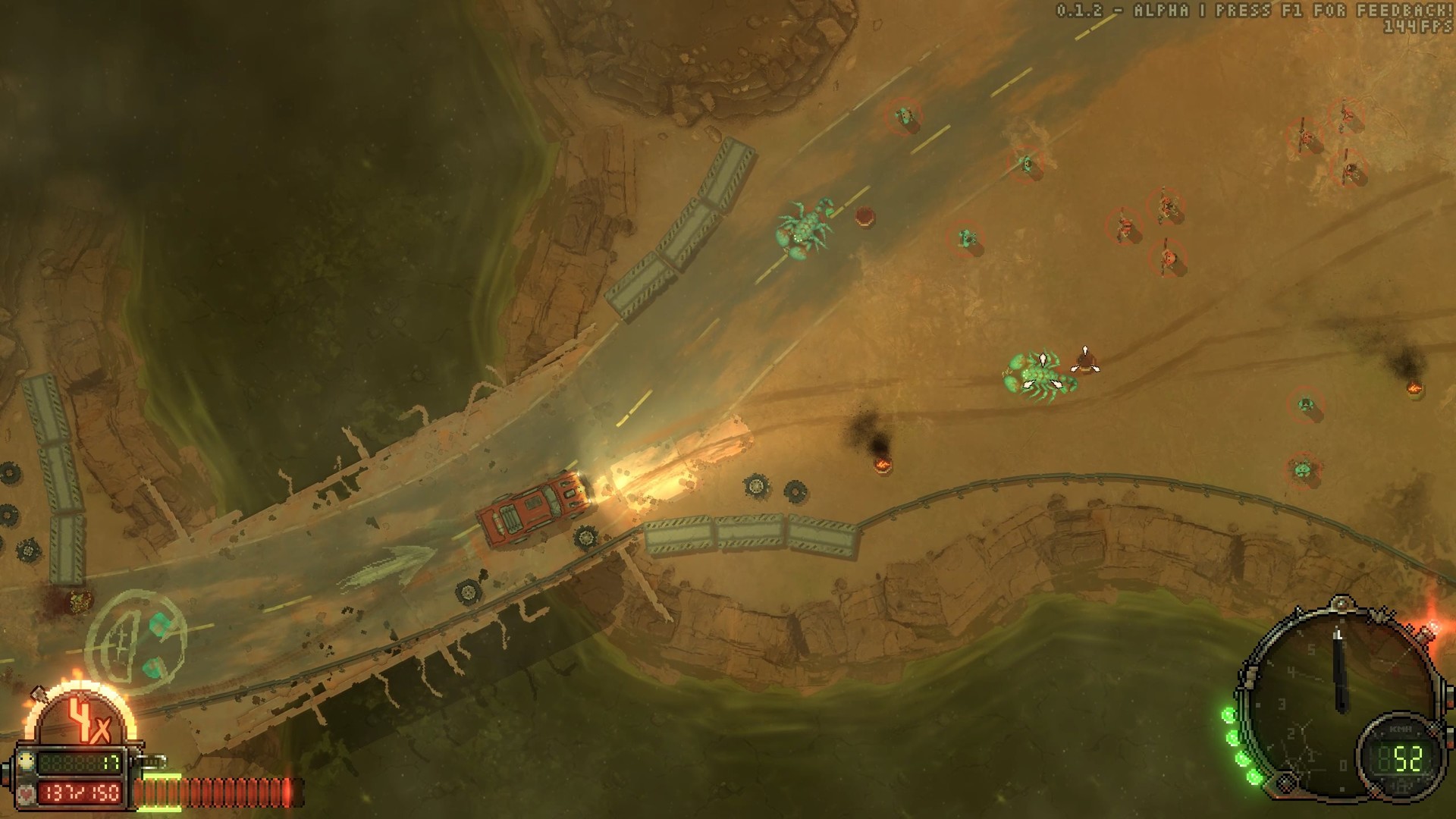Viewport: 1456px width, 819px height.
Task: Toggle a red indicator lamp on the gauge's right side
Action: pyautogui.click(x=1450, y=702)
